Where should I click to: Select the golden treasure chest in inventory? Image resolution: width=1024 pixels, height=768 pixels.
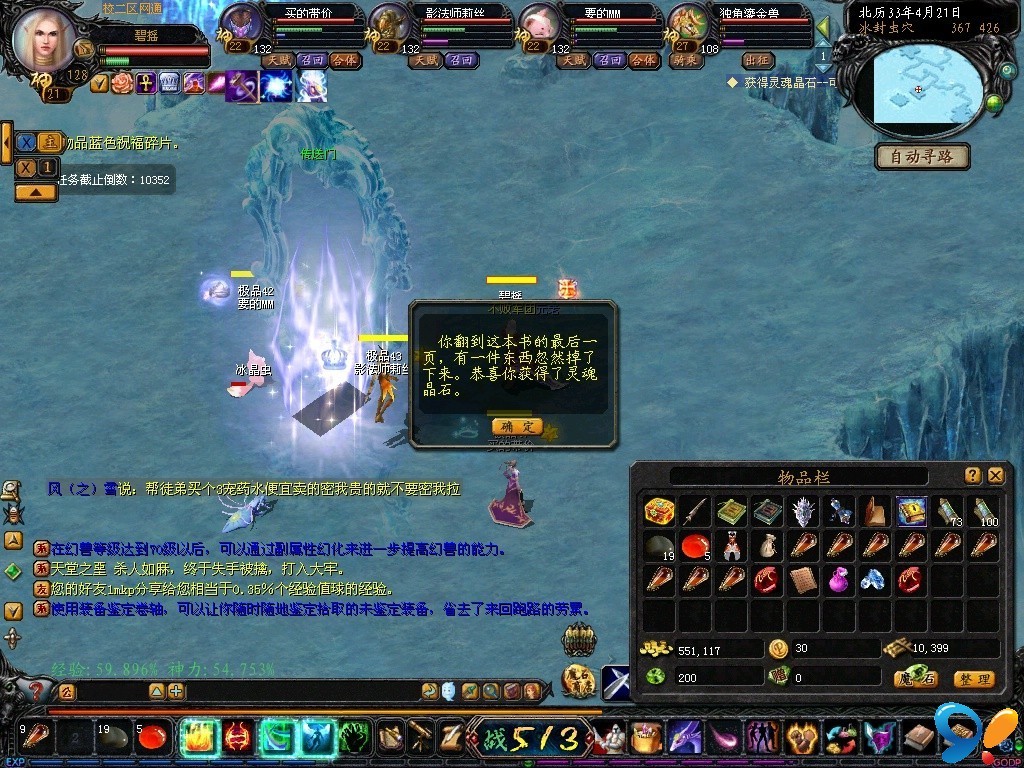(659, 511)
